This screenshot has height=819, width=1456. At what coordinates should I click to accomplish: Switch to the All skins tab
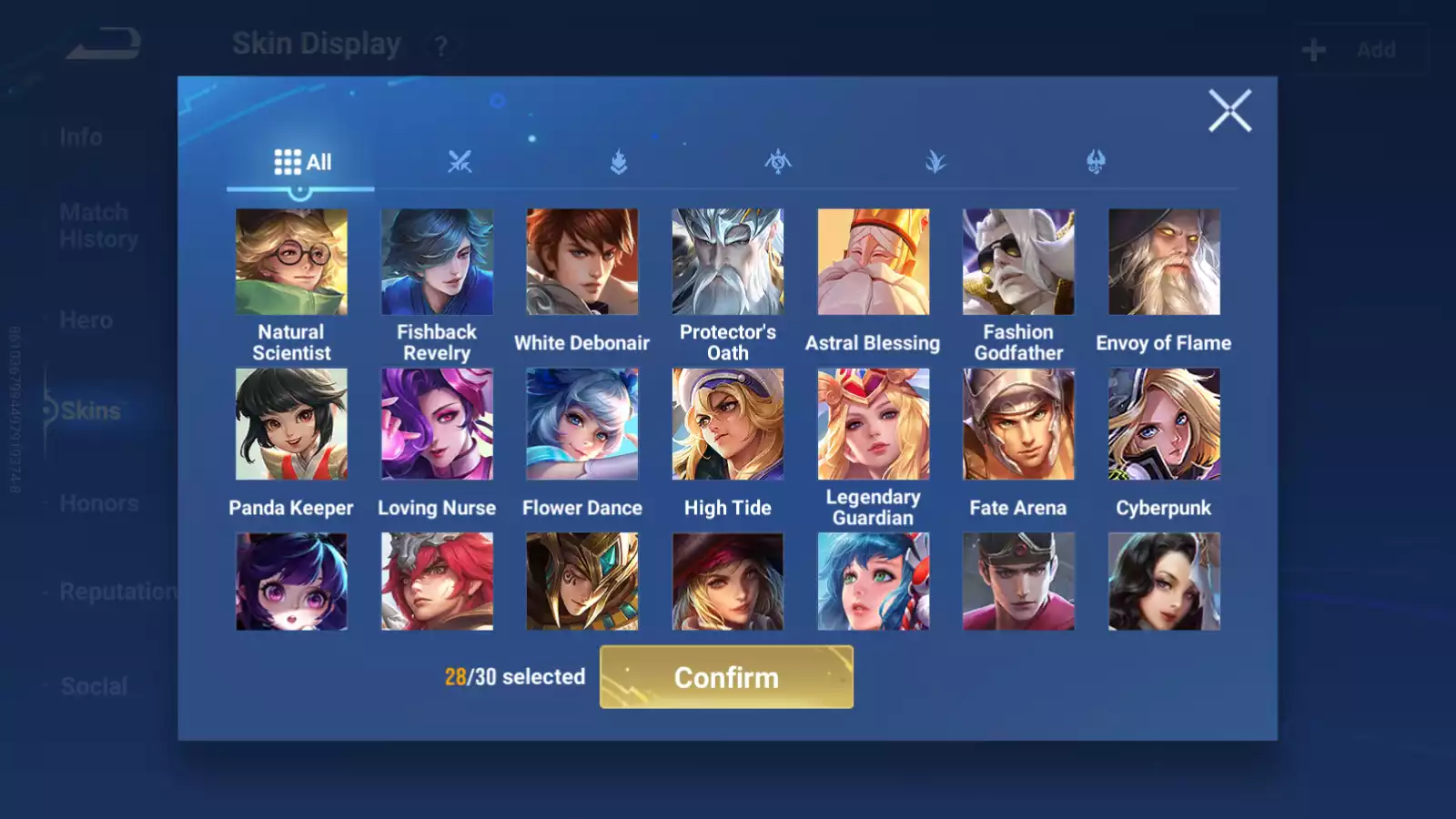click(301, 162)
